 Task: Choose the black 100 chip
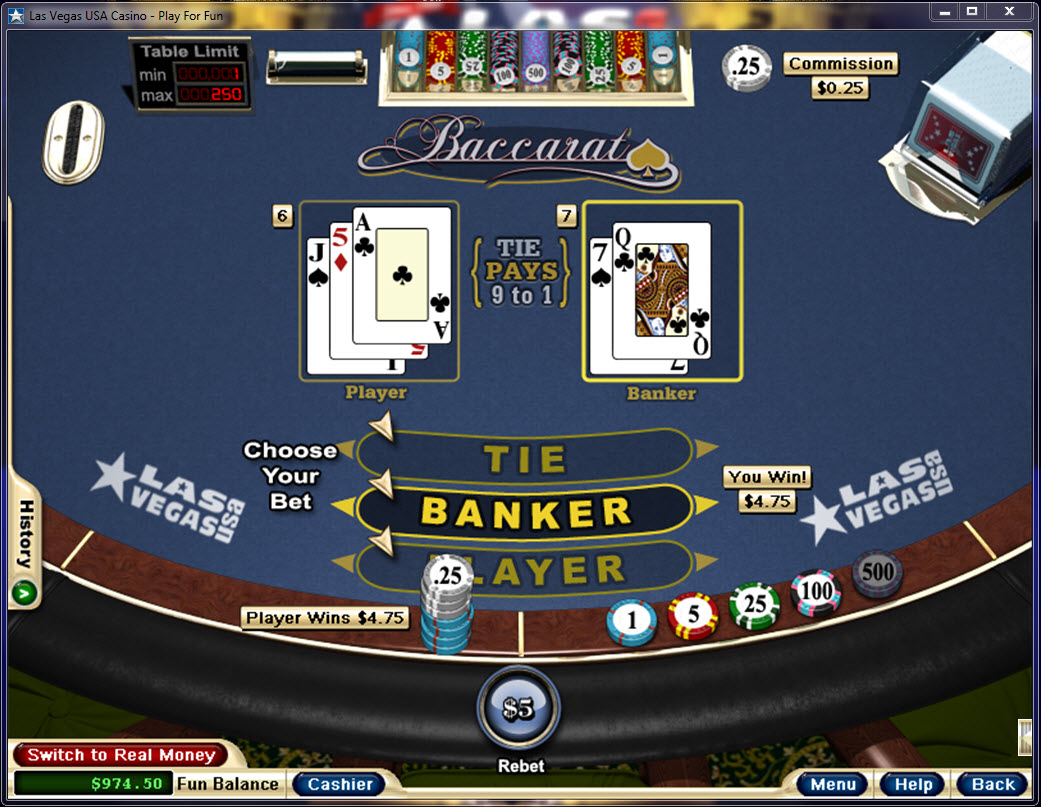click(816, 592)
